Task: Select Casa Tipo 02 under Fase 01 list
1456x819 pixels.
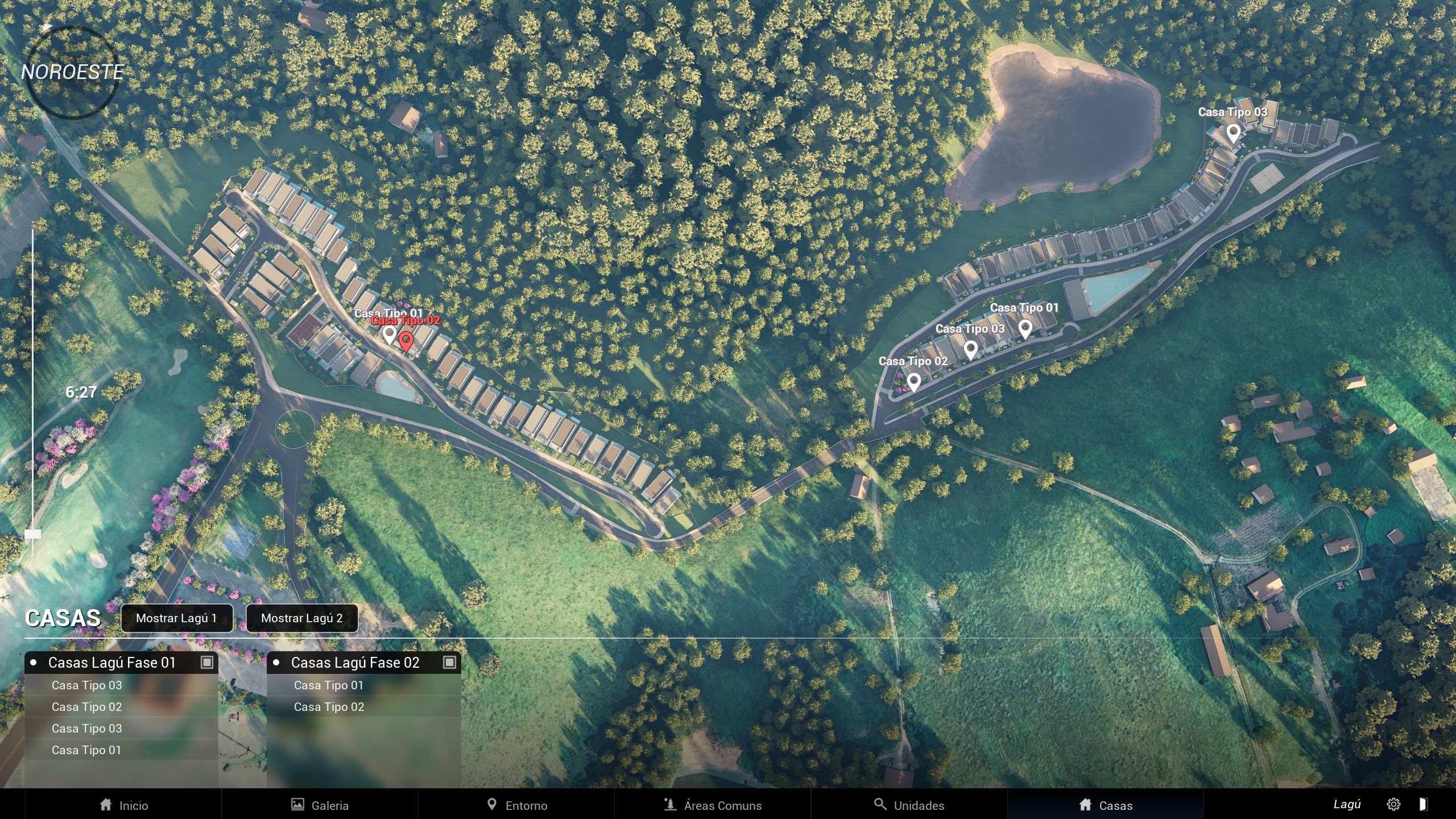Action: (x=86, y=707)
